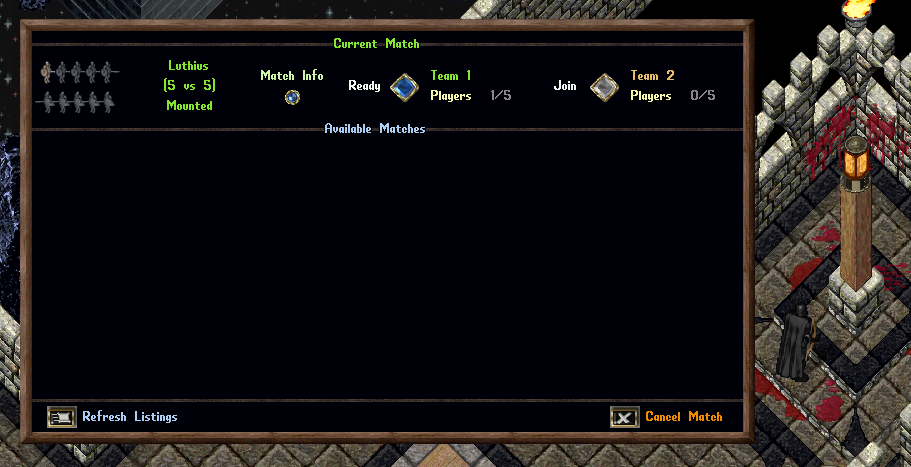Ready up with Team 1's blue gem
The width and height of the screenshot is (911, 467).
404,87
